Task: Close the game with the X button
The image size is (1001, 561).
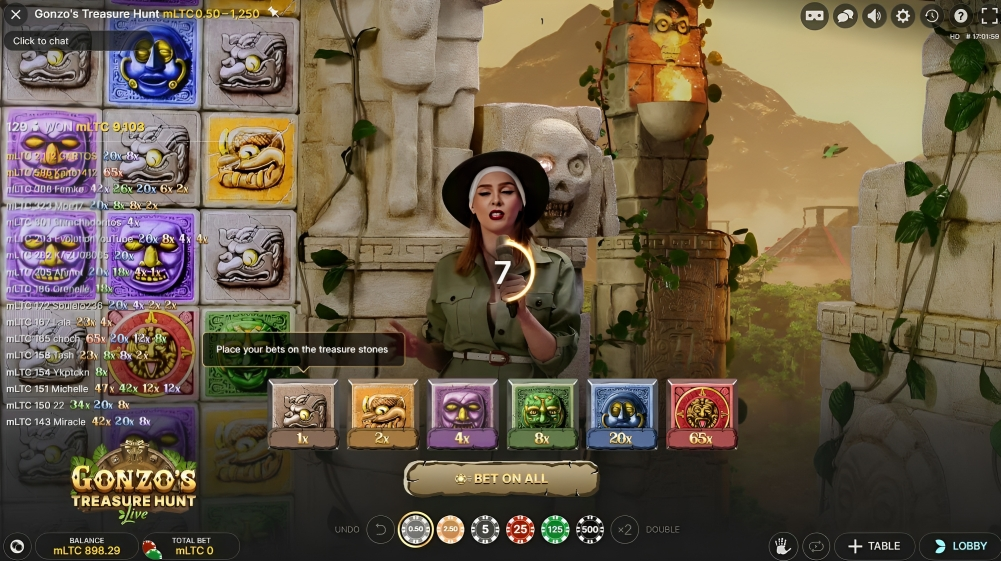Action: [x=15, y=14]
